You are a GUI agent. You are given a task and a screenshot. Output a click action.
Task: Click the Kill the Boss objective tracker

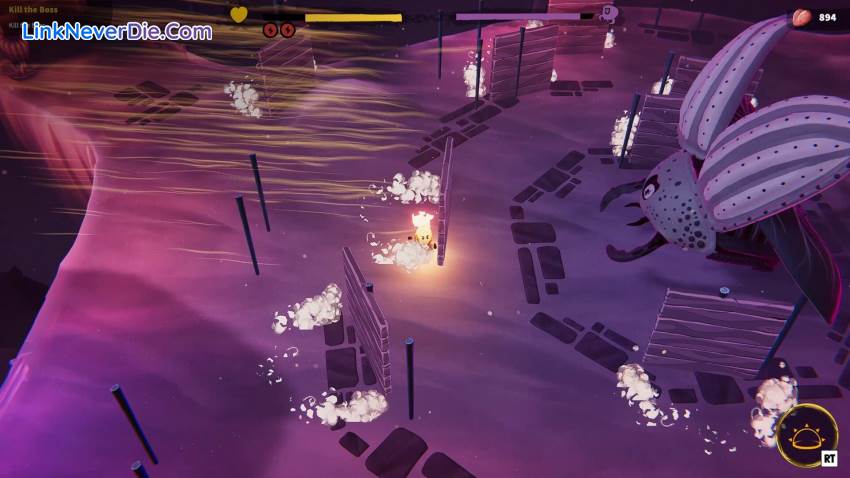pos(32,10)
